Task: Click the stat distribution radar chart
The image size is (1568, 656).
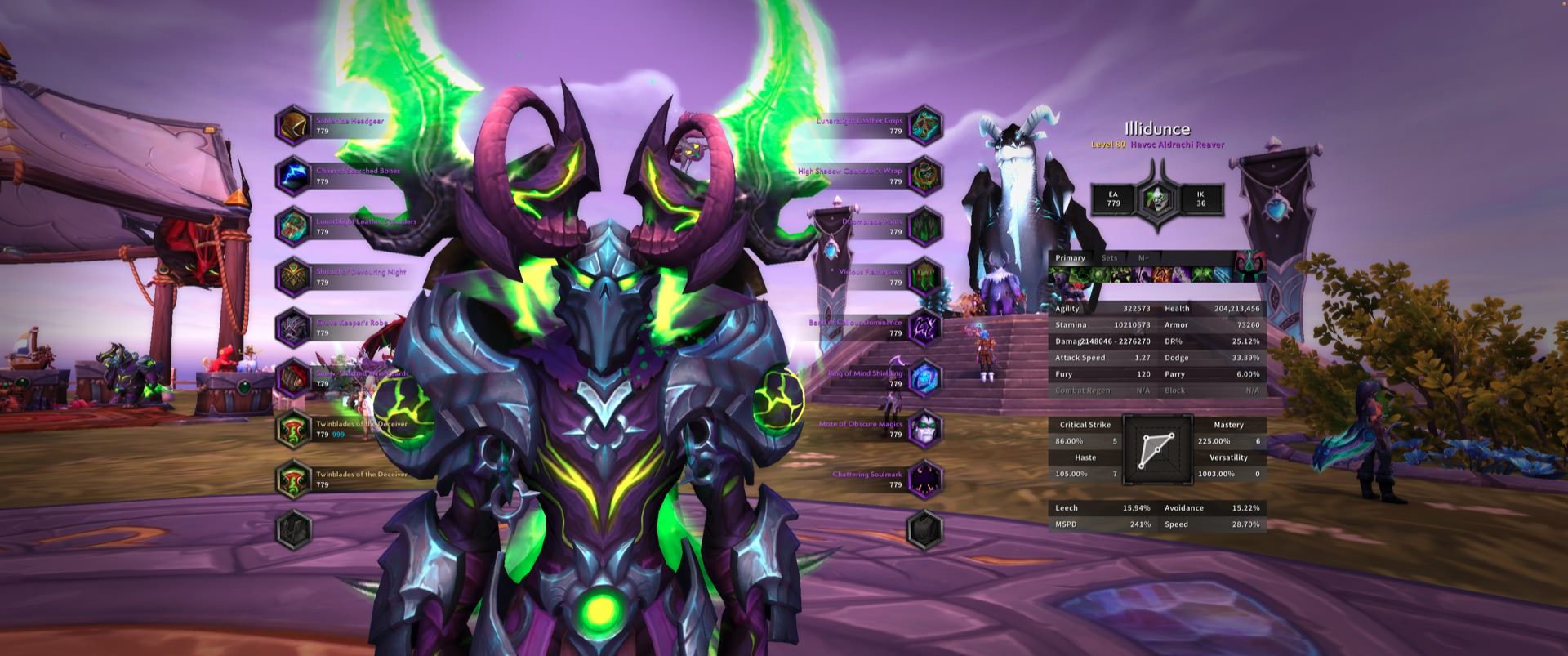Action: pos(1157,448)
